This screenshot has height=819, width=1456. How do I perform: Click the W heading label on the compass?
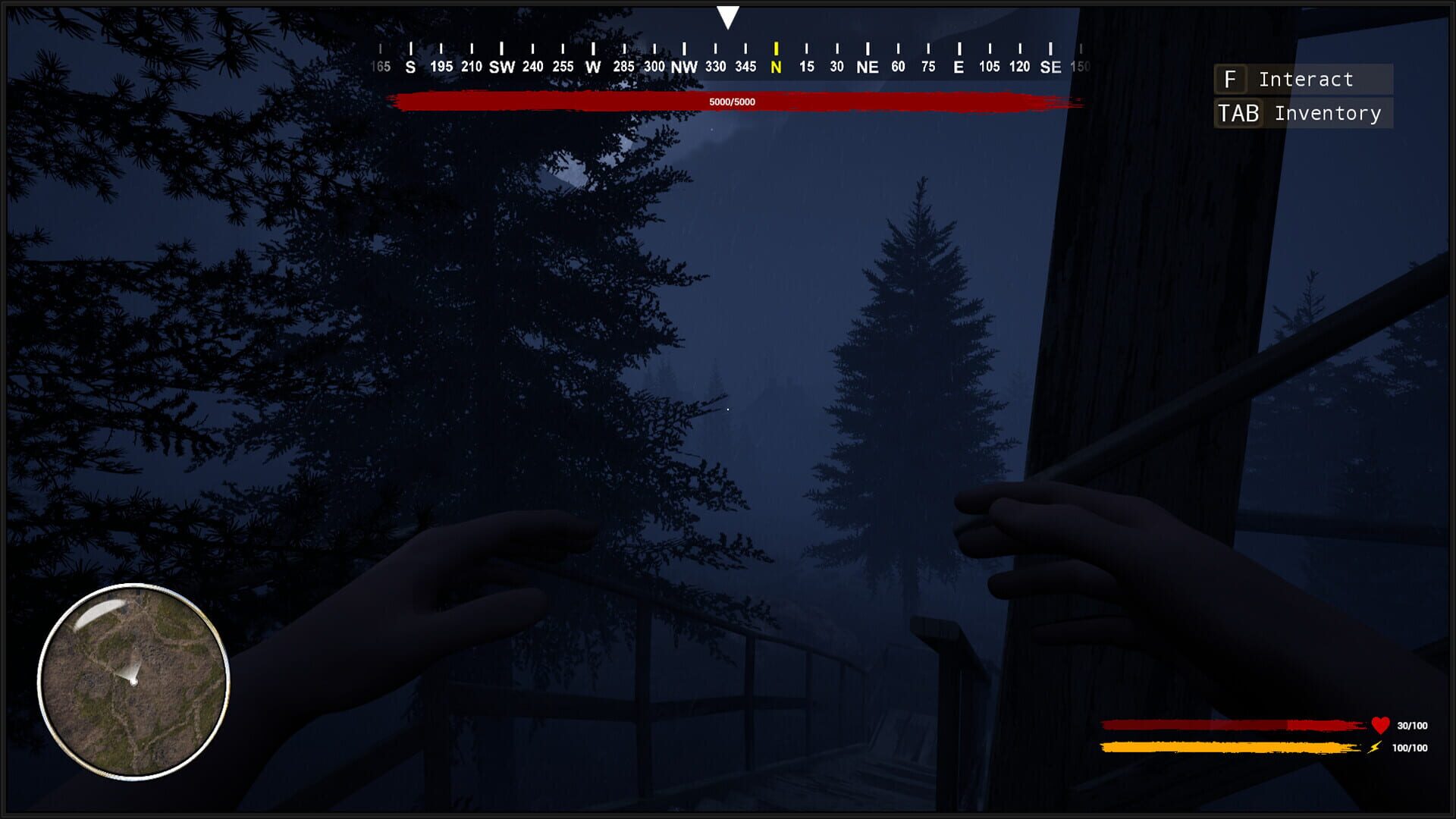592,67
